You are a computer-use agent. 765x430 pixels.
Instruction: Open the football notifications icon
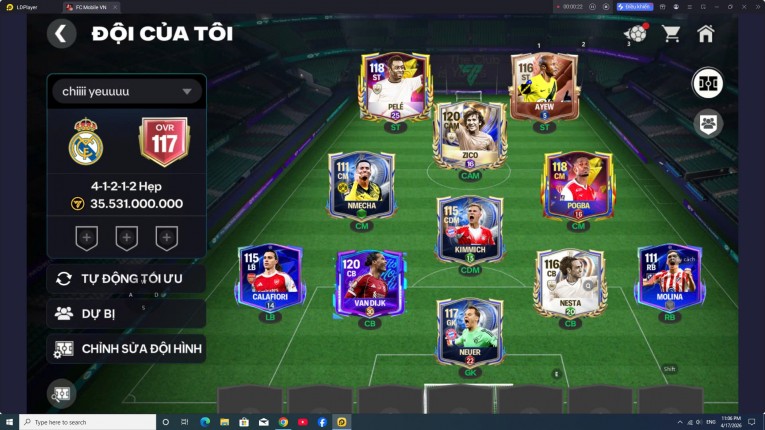(x=635, y=33)
